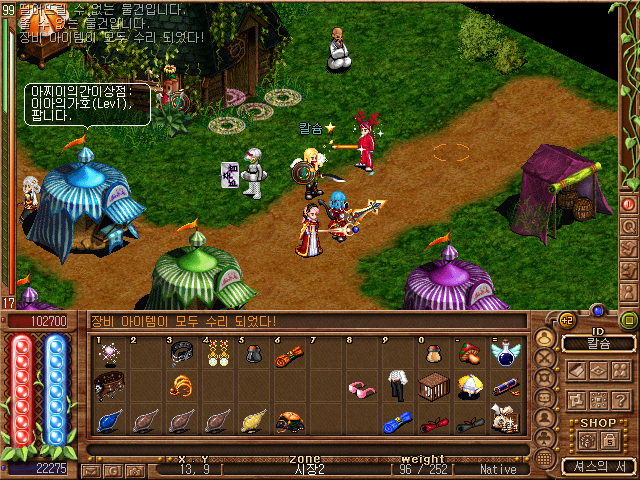
Task: Click the green square round button
Action: pyautogui.click(x=629, y=321)
